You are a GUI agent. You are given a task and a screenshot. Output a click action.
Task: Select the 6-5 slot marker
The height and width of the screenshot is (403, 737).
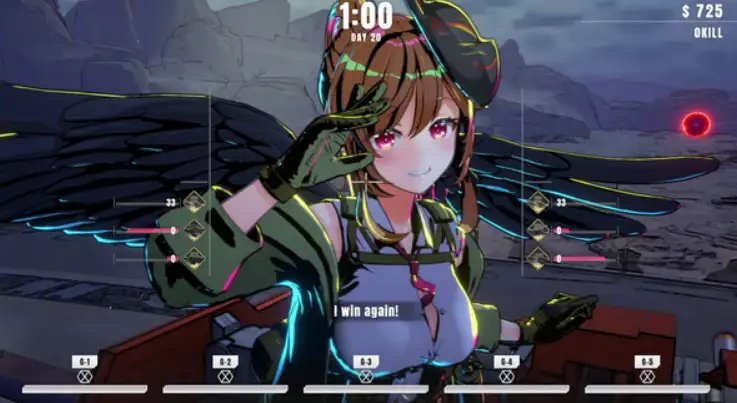click(647, 376)
